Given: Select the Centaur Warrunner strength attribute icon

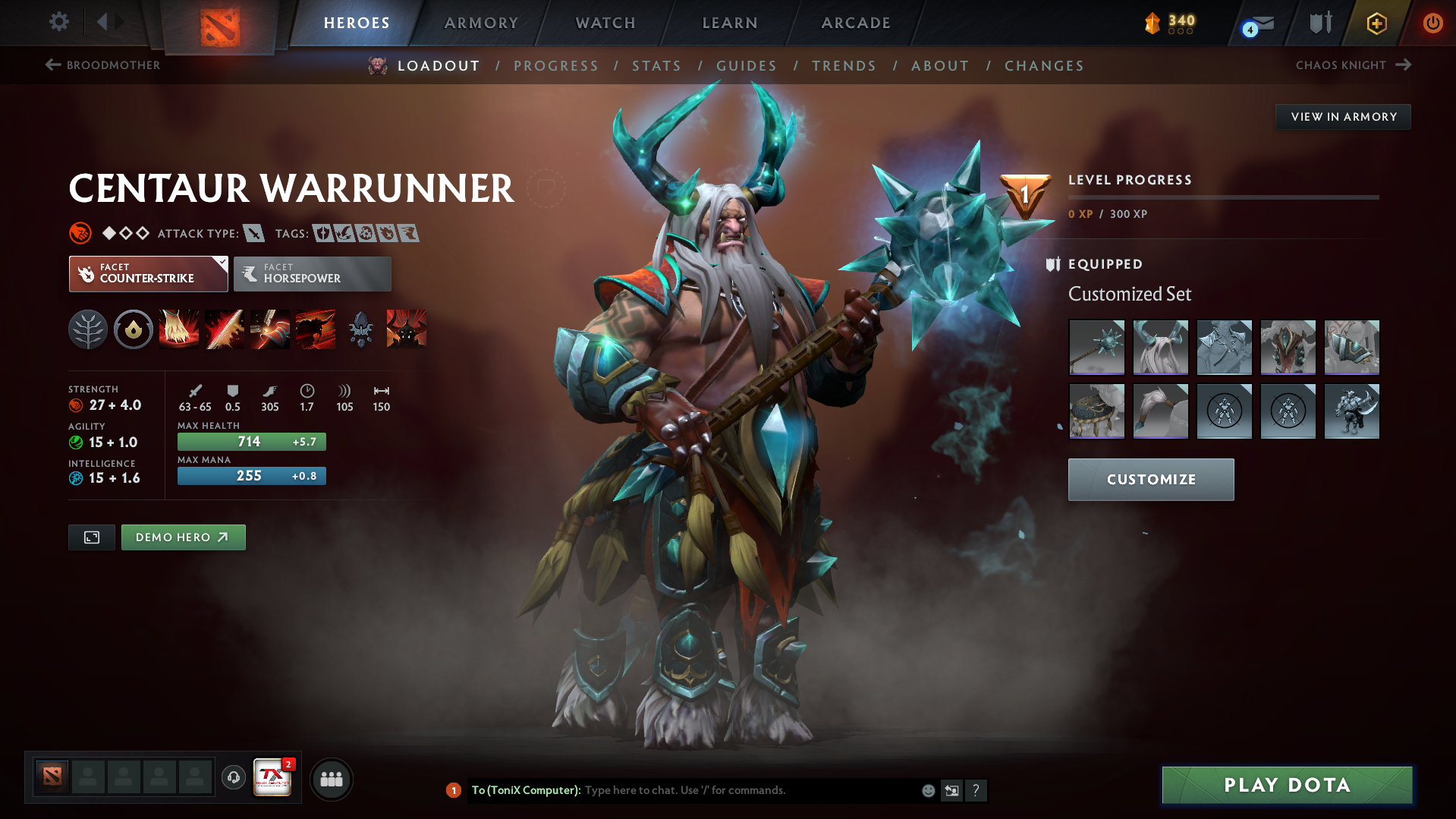Looking at the screenshot, I should (x=77, y=405).
